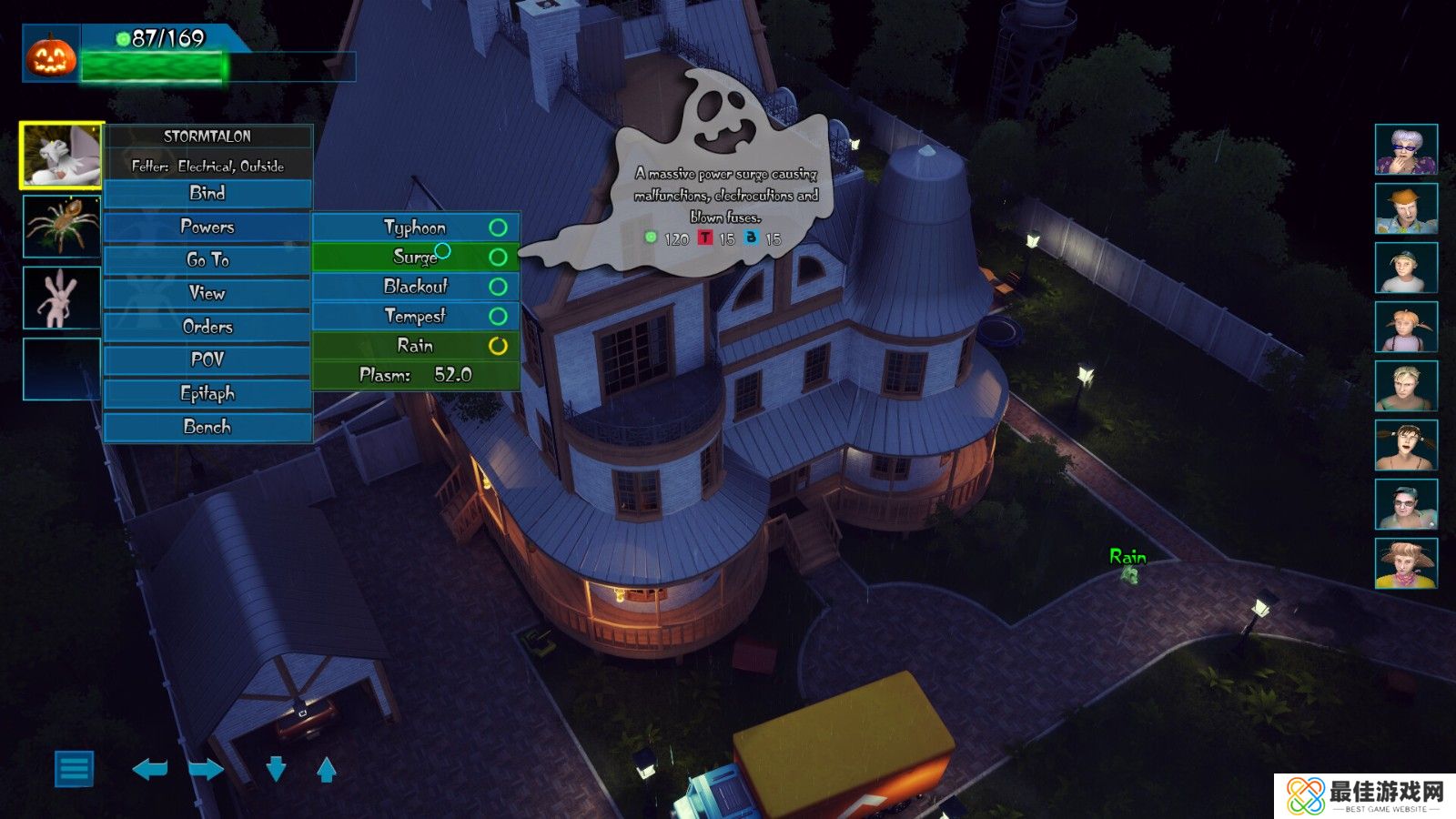This screenshot has width=1456, height=819.
Task: Switch to POV mode
Action: (207, 359)
